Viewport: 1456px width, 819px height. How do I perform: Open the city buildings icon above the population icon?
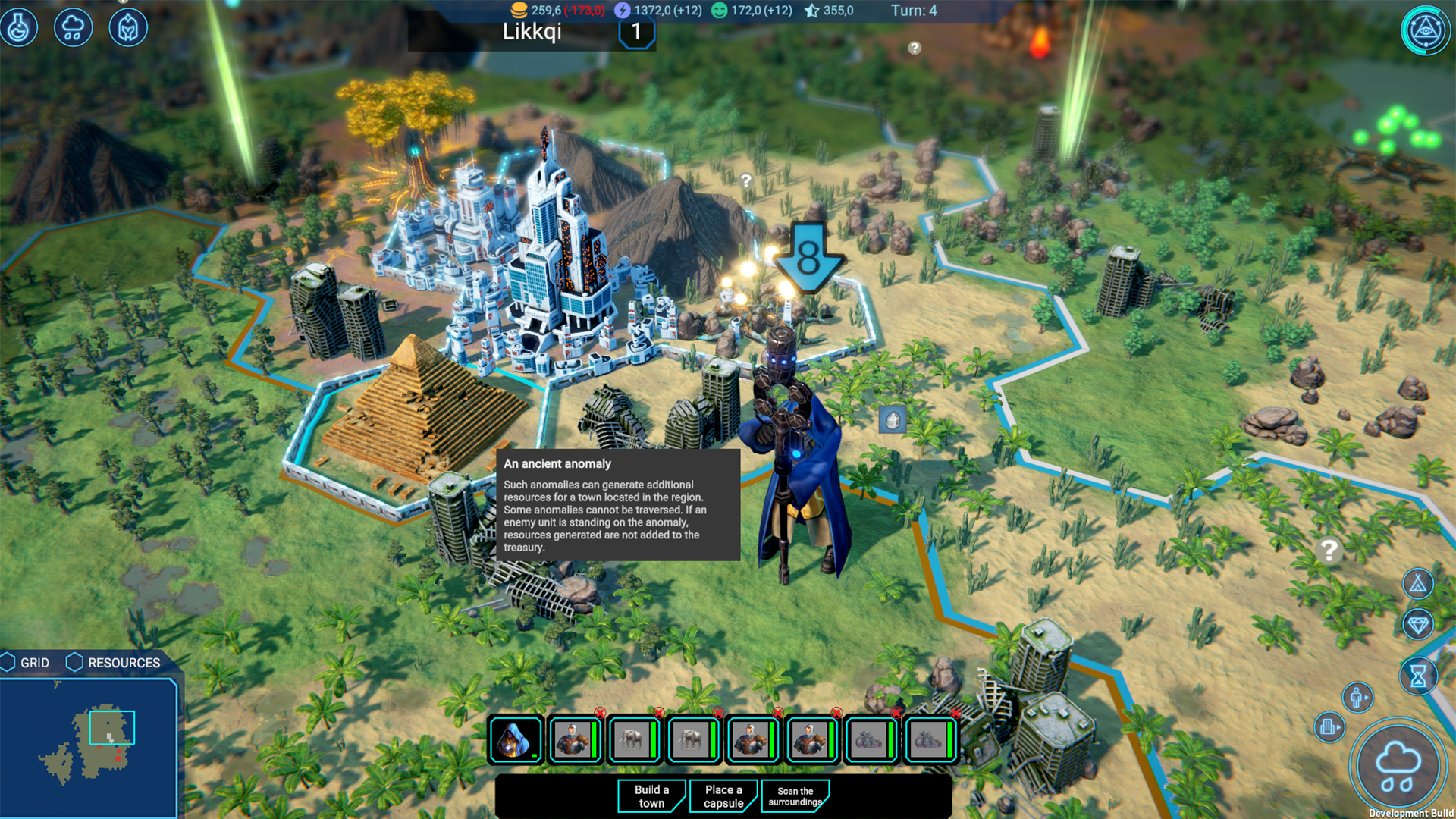click(x=1329, y=727)
